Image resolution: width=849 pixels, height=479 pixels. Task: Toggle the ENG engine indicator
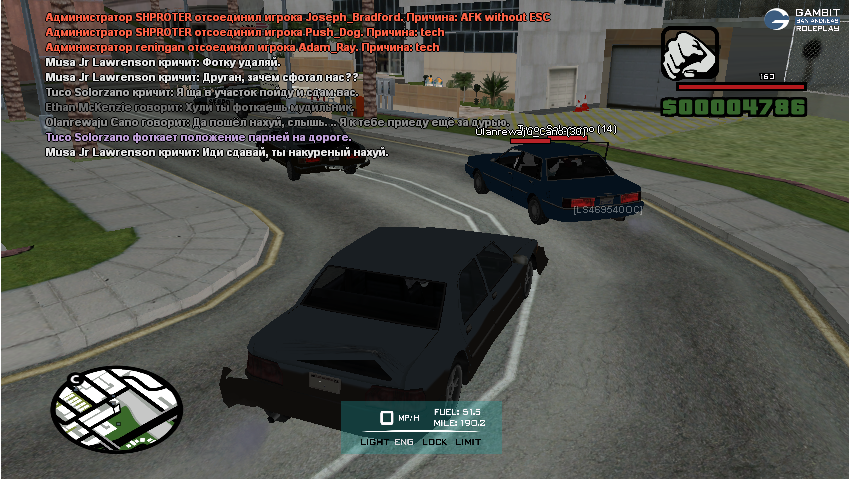pyautogui.click(x=404, y=441)
